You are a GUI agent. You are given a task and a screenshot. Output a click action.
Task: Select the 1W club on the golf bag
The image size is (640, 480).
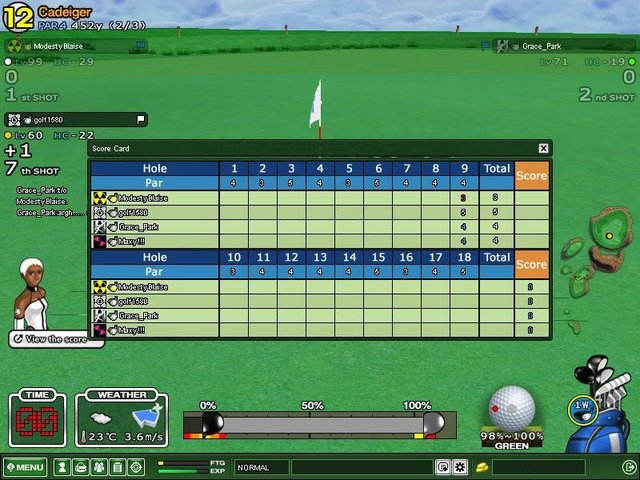582,405
